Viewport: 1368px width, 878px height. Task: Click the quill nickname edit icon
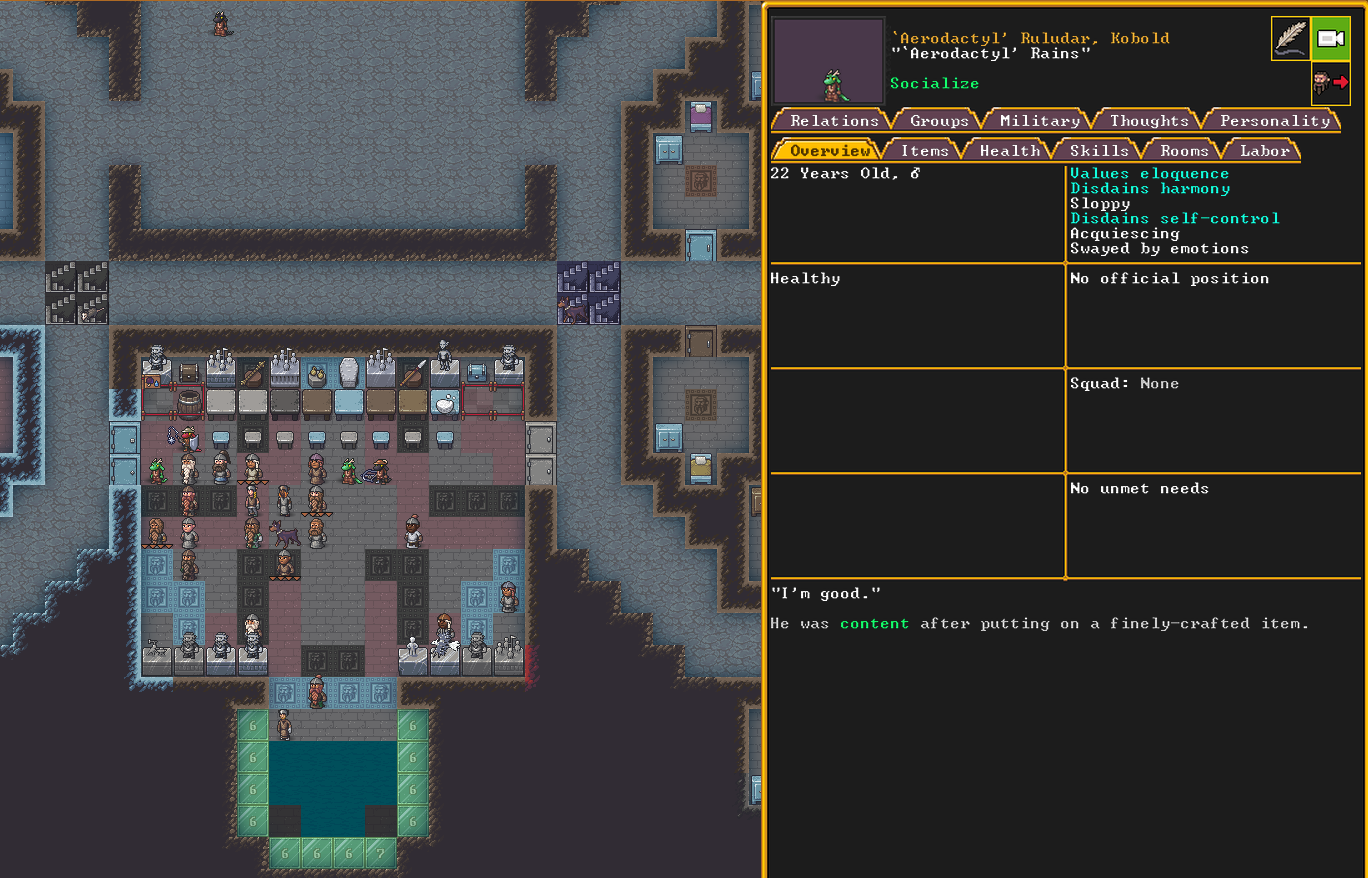tap(1291, 39)
